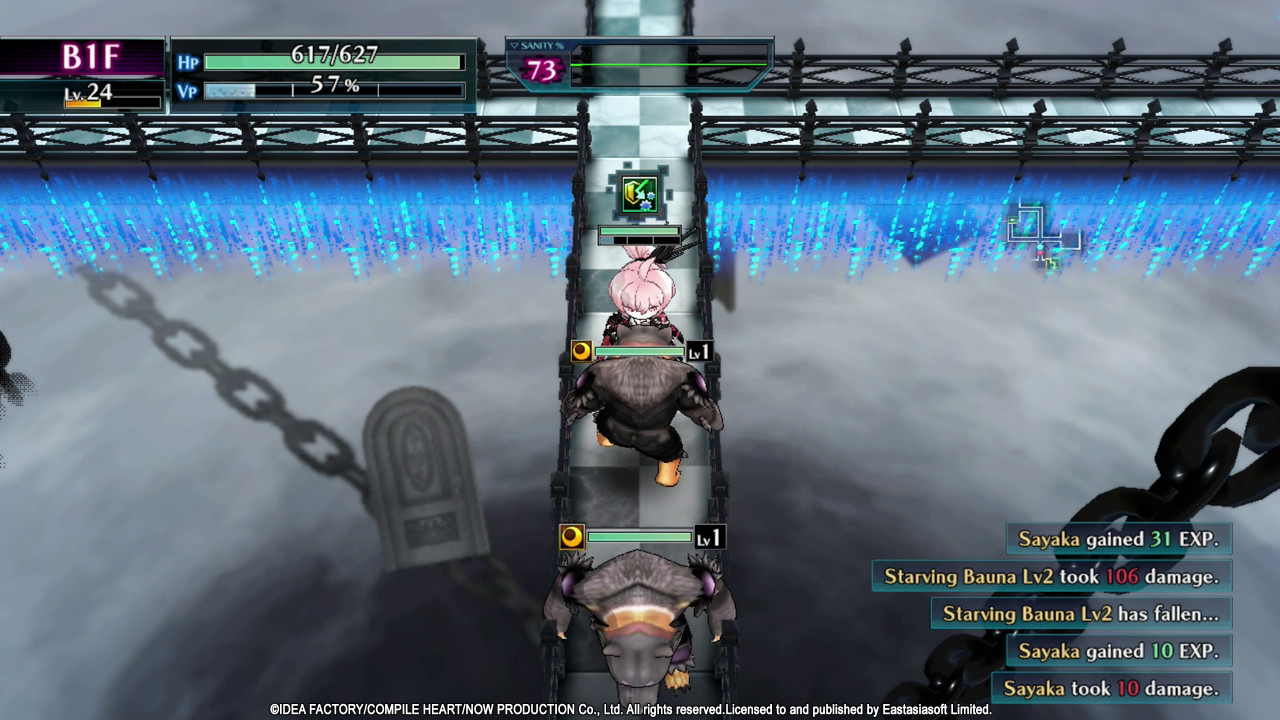The width and height of the screenshot is (1280, 720).
Task: Select the green shield status icon
Action: point(640,194)
